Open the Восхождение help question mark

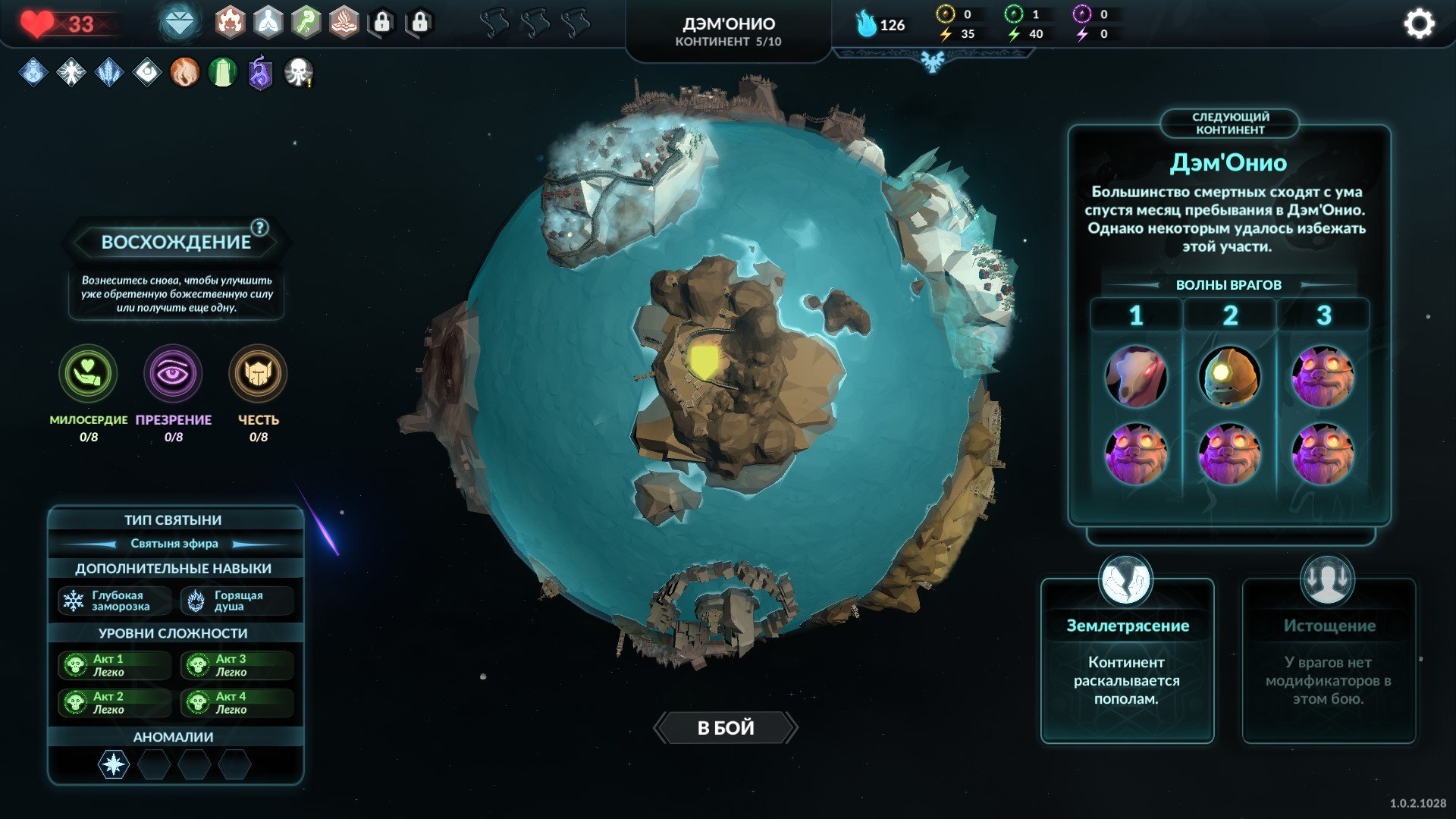(x=259, y=227)
